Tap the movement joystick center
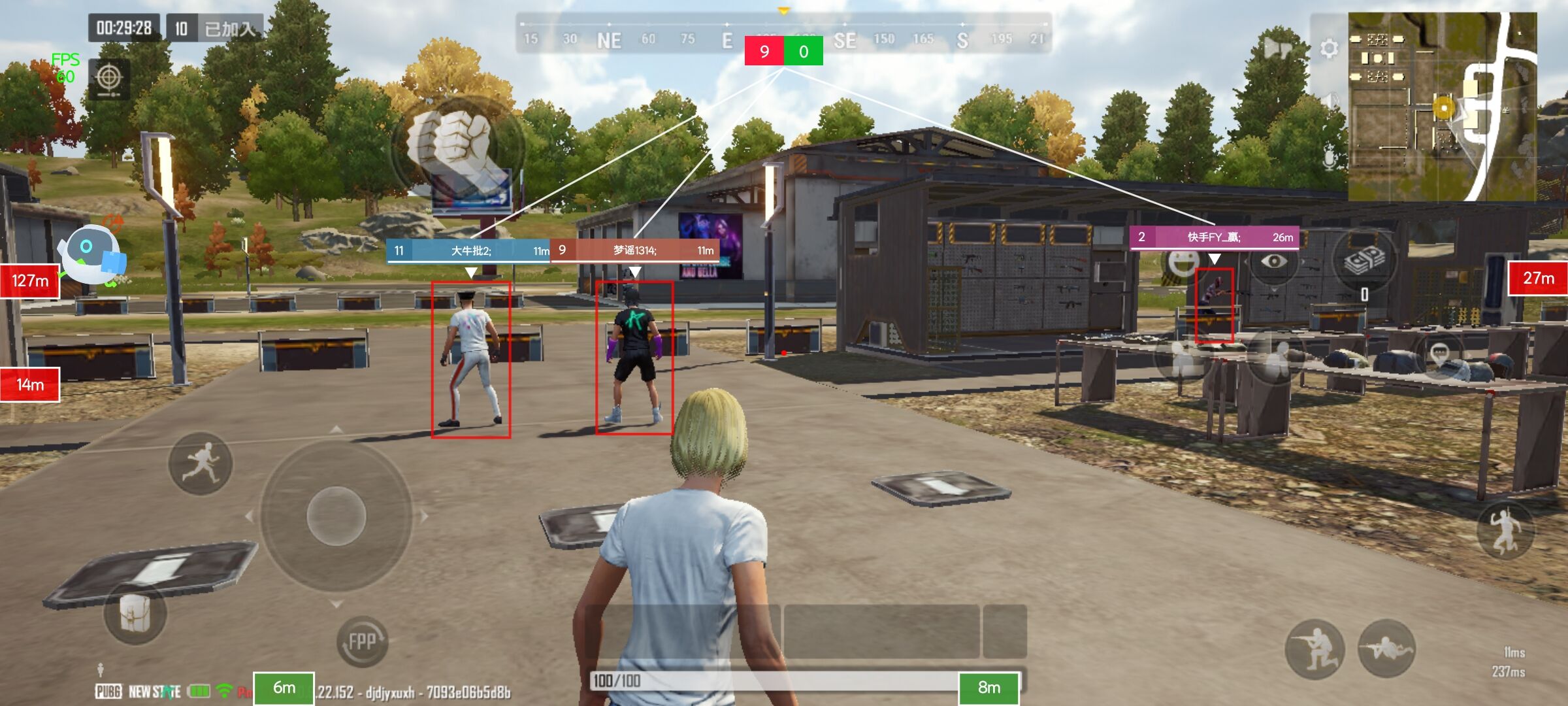1568x706 pixels. 336,516
